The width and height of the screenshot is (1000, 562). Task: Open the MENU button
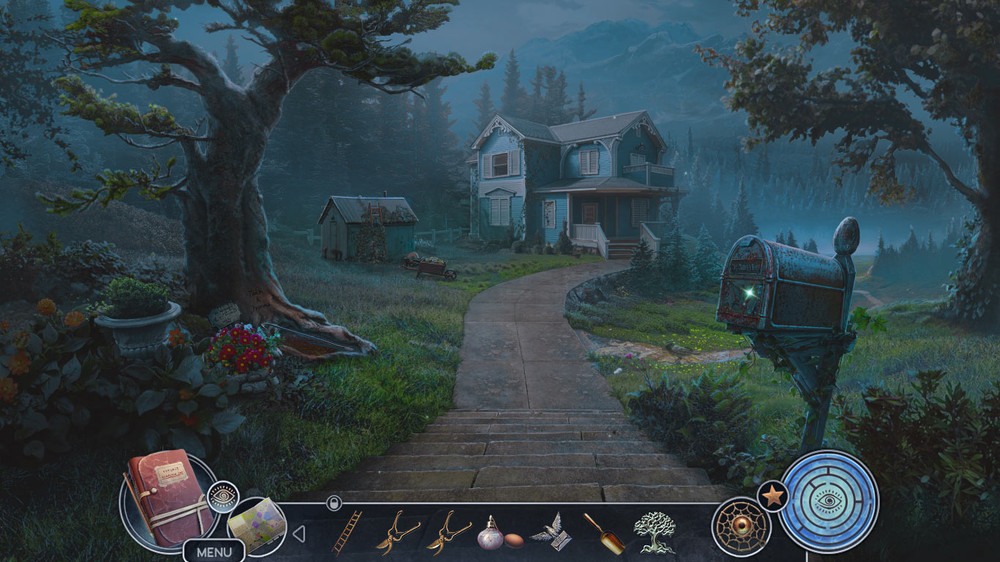pos(213,551)
